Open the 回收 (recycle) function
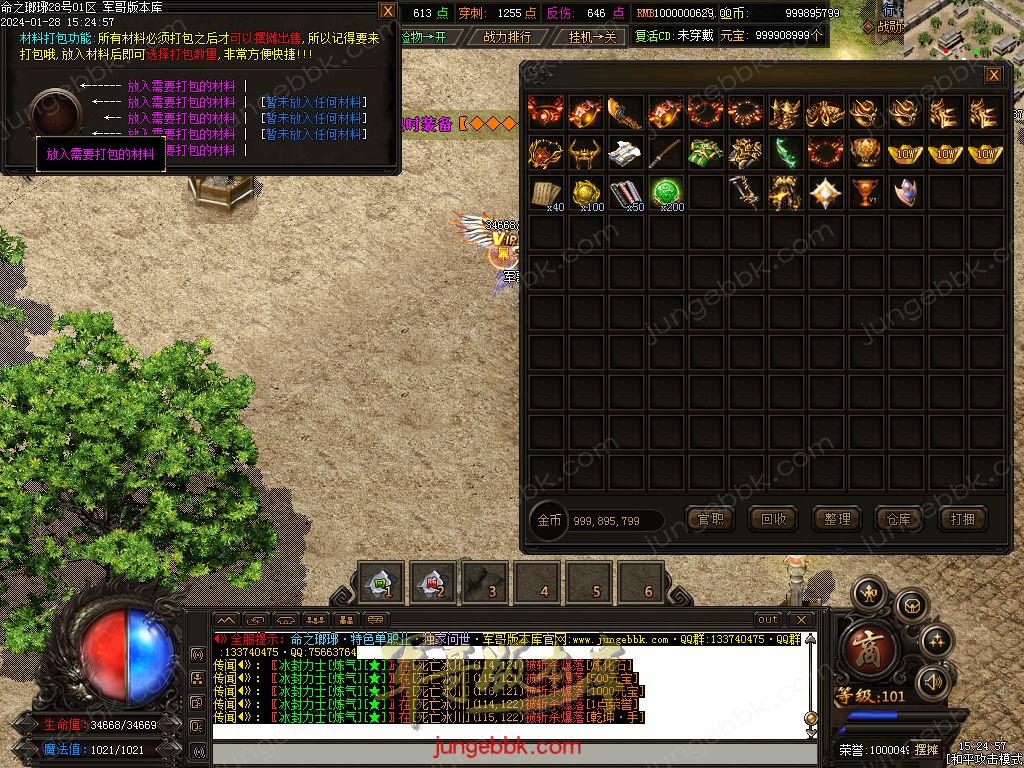 pyautogui.click(x=773, y=519)
